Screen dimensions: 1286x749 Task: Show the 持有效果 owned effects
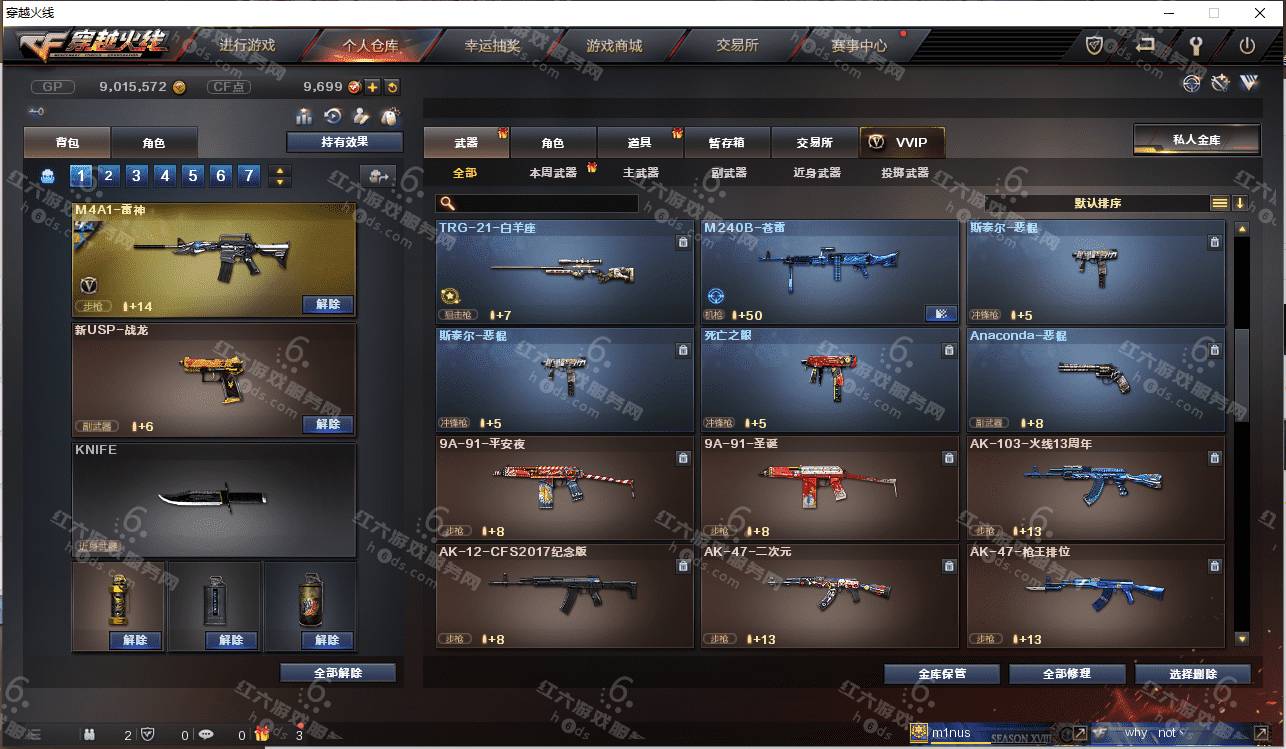(x=344, y=142)
